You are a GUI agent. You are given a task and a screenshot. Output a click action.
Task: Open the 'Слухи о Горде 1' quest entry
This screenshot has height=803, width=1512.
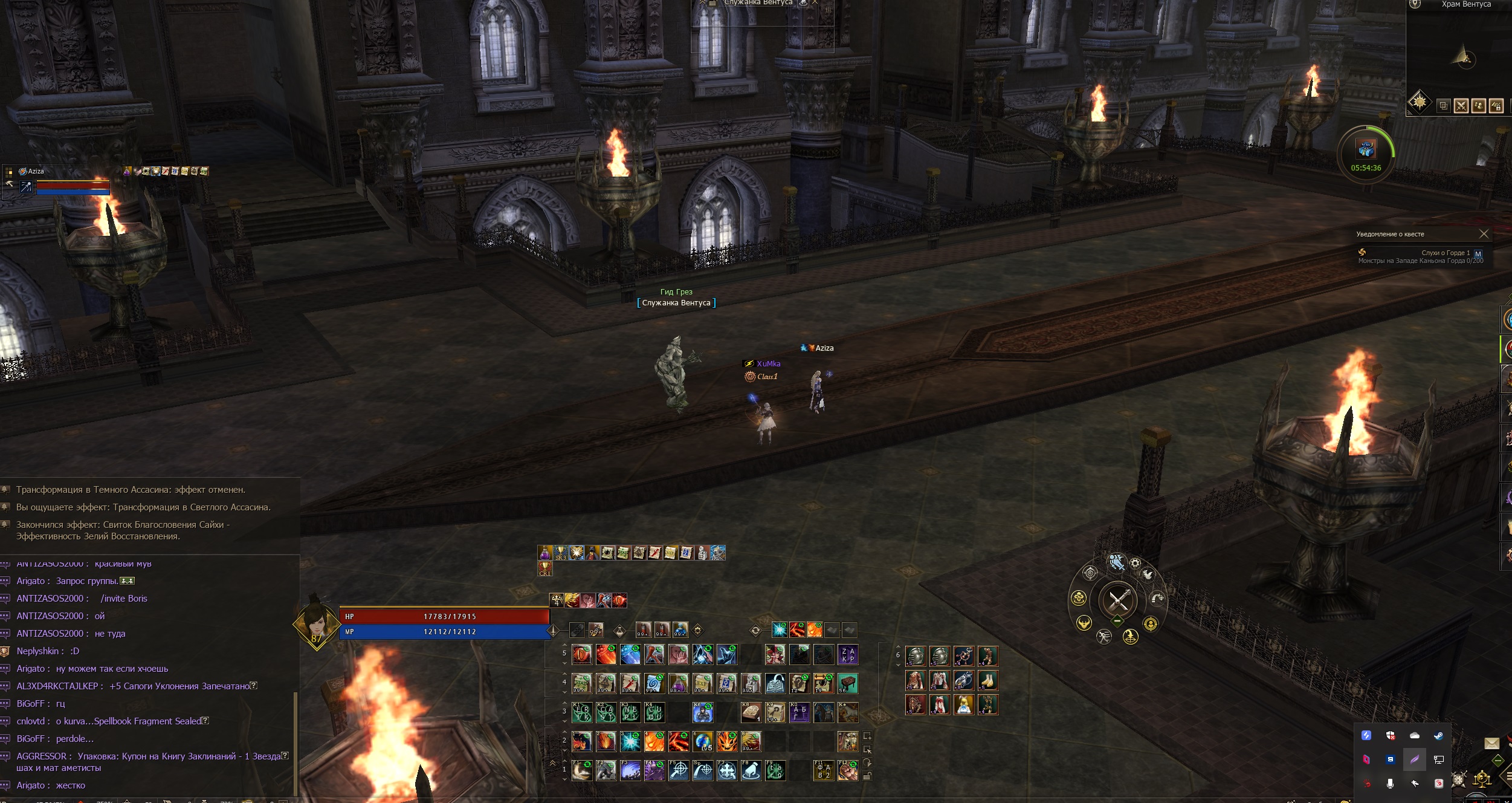click(x=1445, y=253)
